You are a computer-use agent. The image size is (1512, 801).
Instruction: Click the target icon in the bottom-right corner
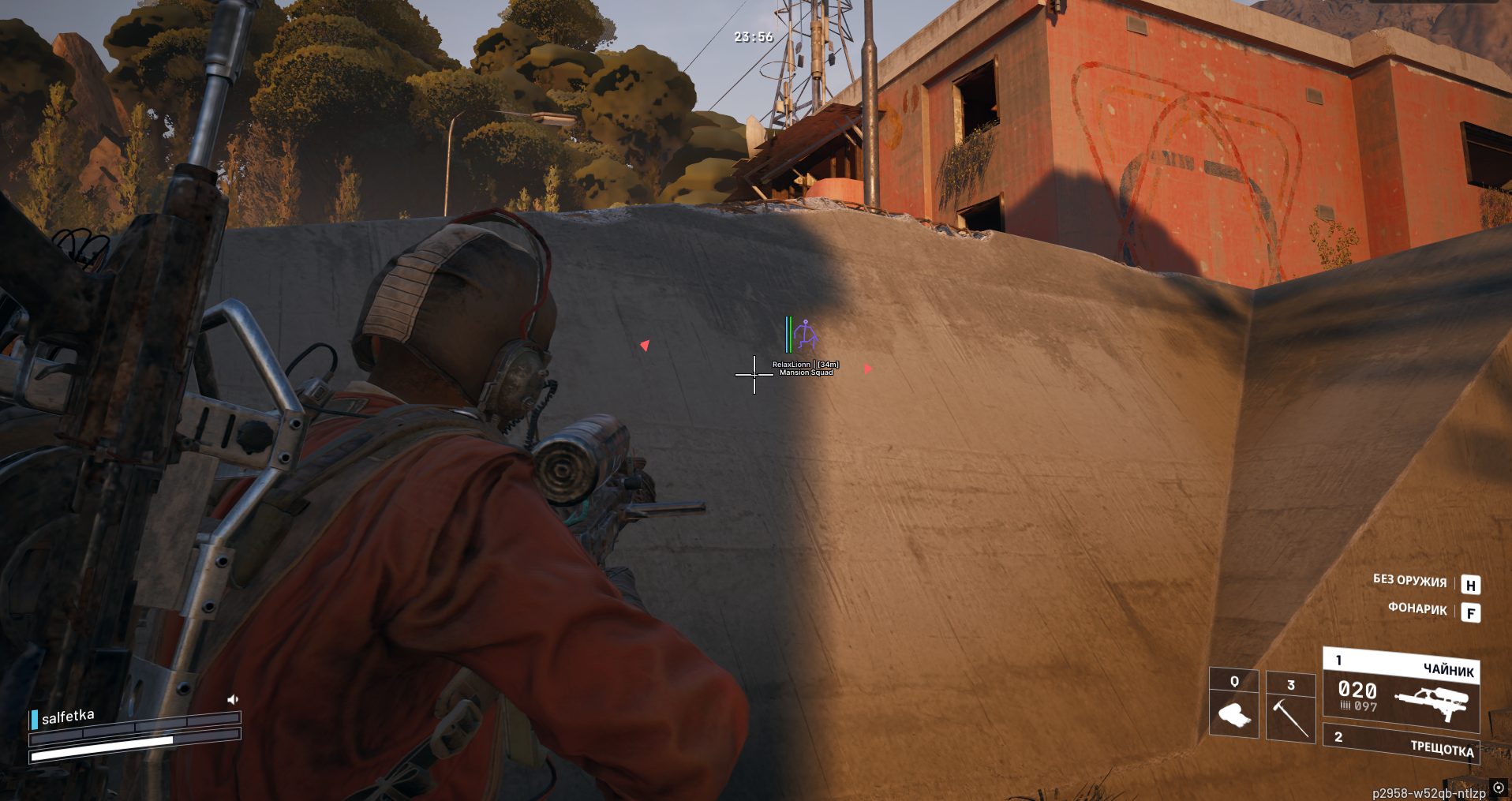coord(1499,788)
